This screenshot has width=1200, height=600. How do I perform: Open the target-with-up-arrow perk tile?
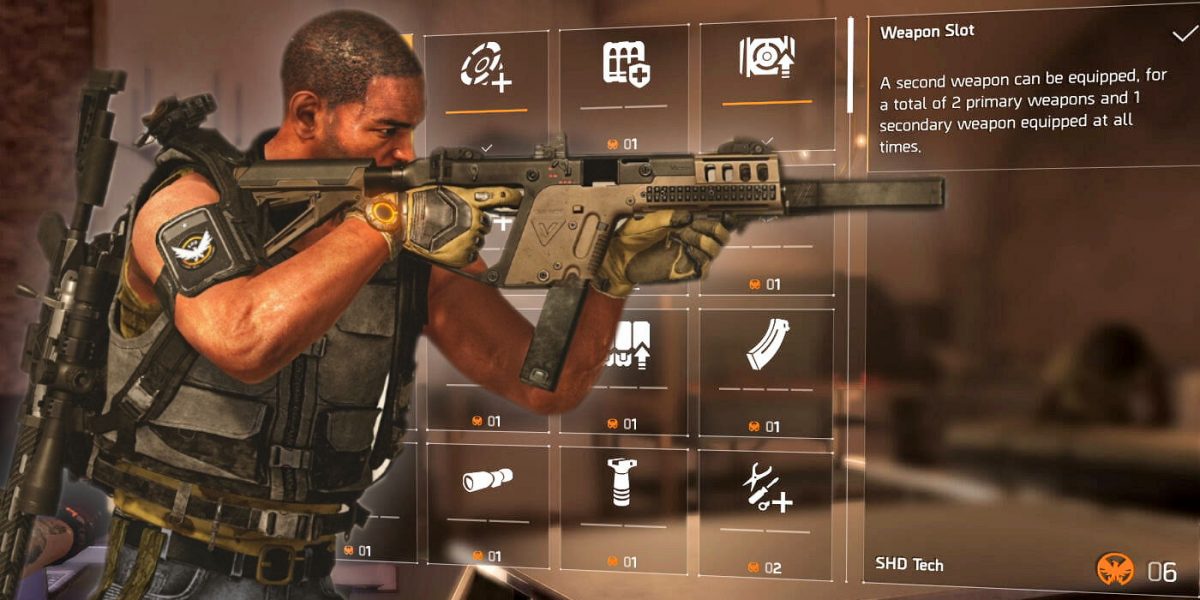[765, 60]
